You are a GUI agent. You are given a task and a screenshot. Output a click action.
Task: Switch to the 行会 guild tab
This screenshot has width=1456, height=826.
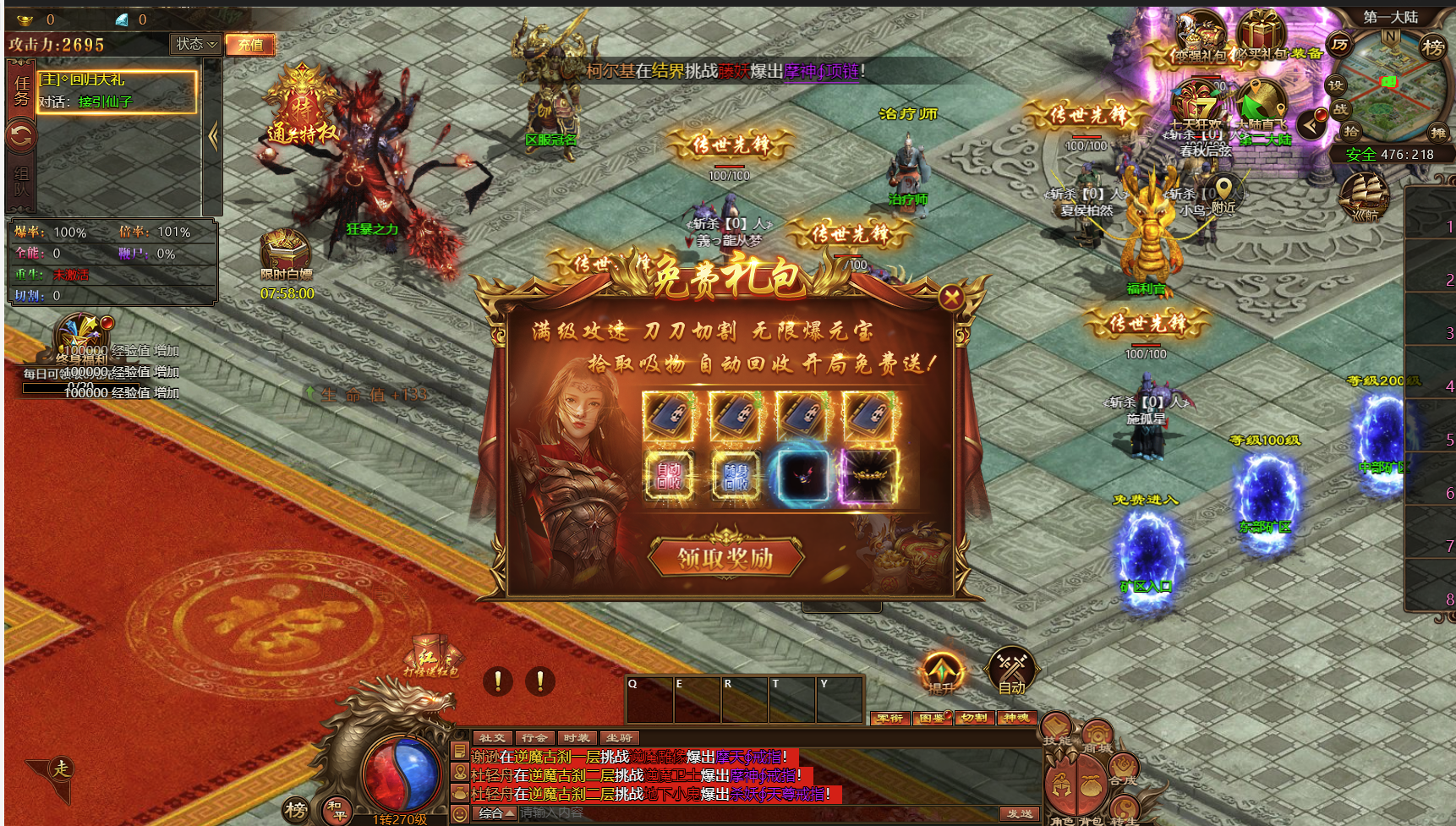(534, 738)
